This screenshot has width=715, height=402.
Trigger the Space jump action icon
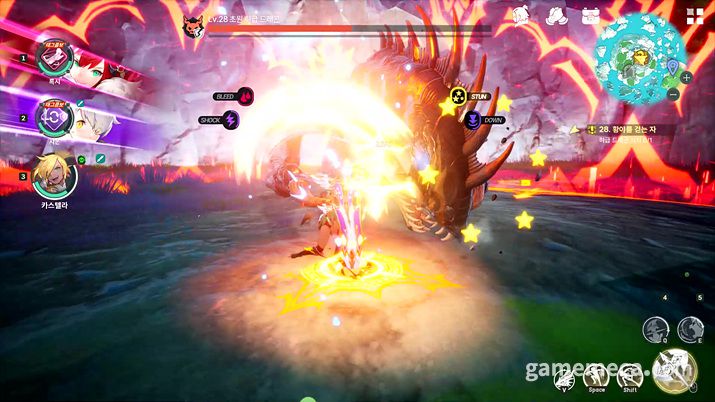tap(597, 375)
